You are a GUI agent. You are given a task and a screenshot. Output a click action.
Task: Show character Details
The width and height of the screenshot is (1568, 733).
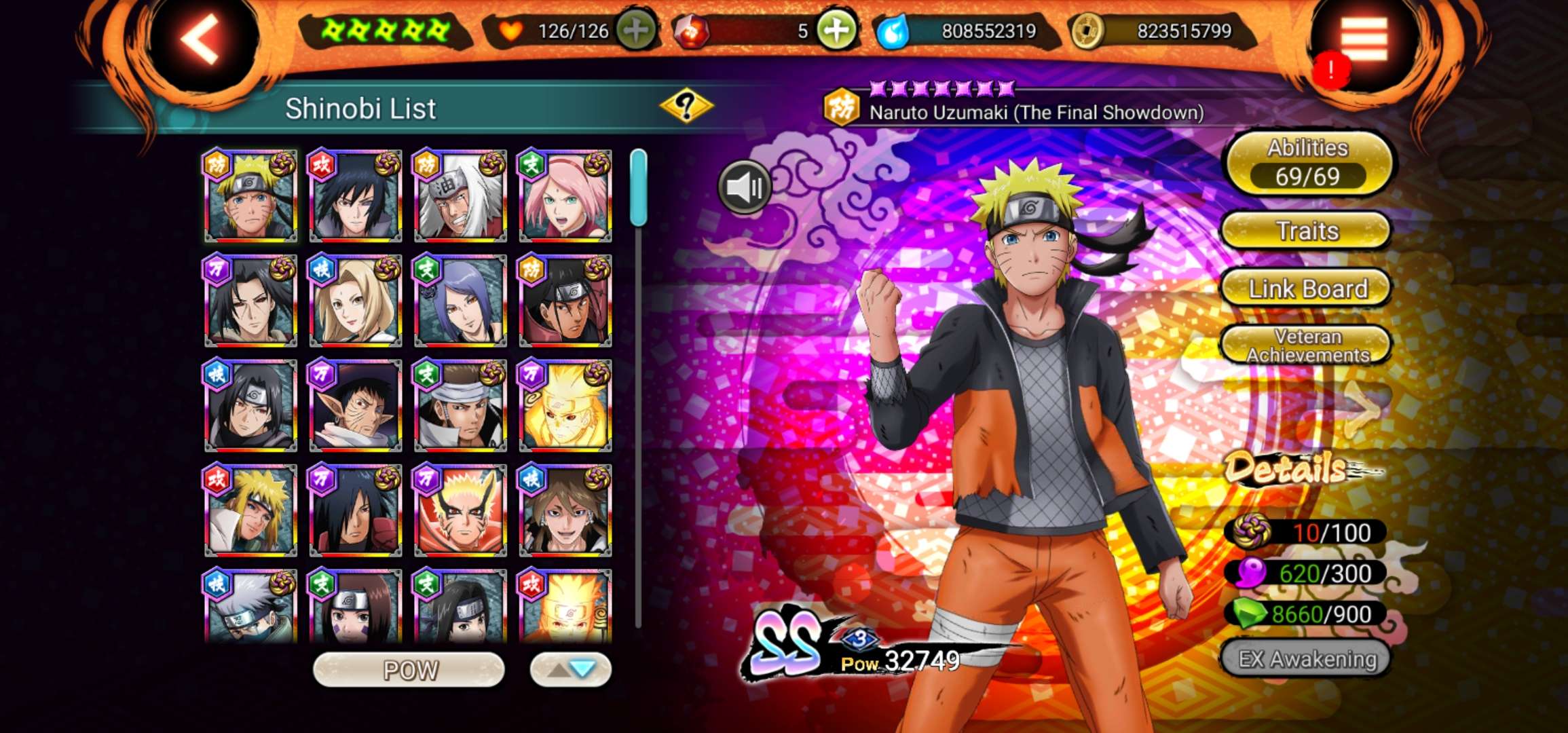tap(1286, 468)
